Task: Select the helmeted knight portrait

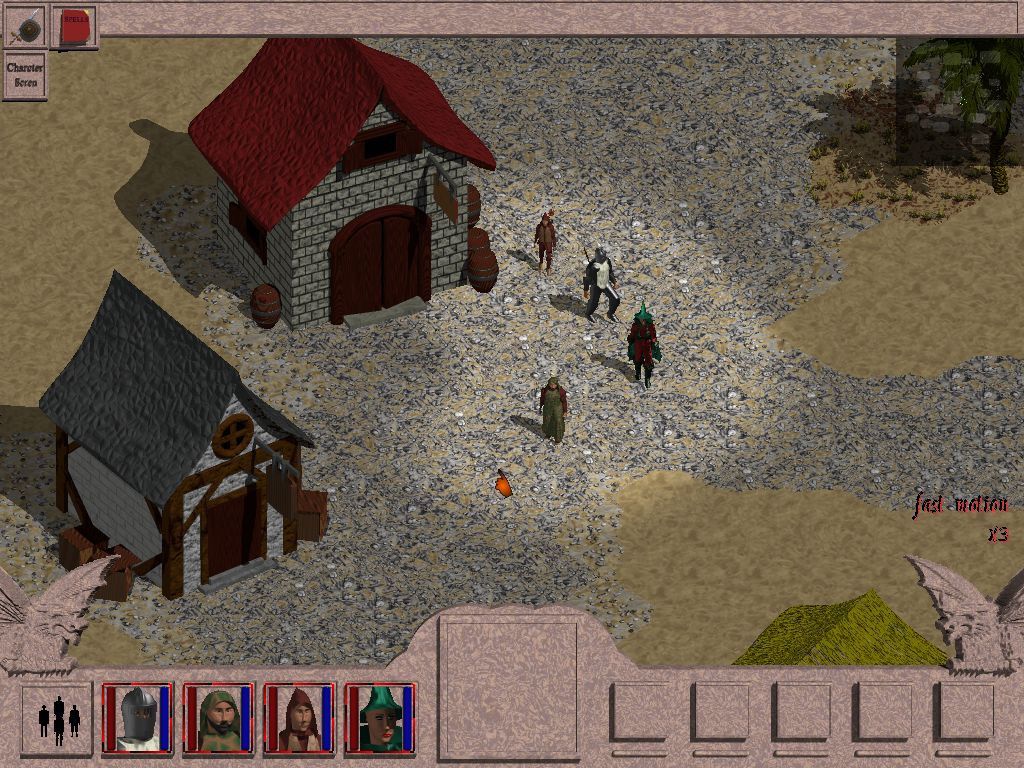Action: point(138,717)
